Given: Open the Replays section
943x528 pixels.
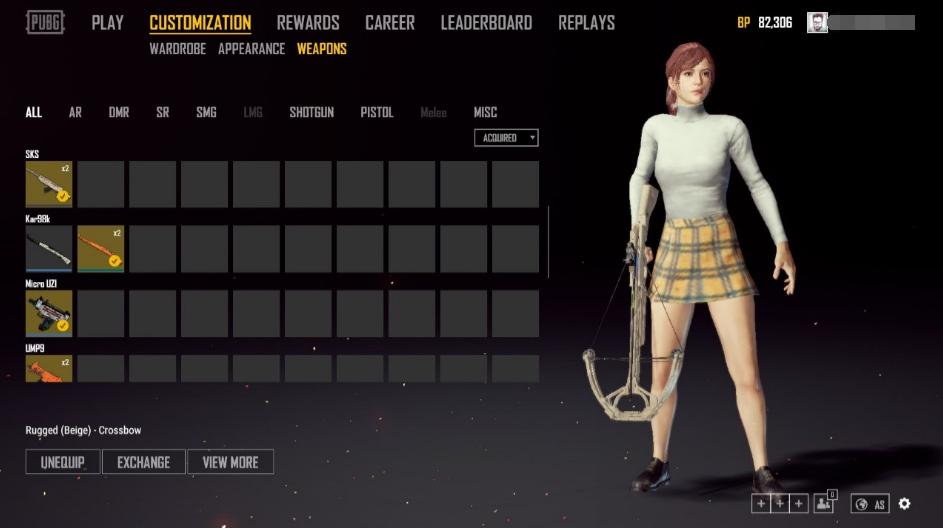Looking at the screenshot, I should pos(586,22).
